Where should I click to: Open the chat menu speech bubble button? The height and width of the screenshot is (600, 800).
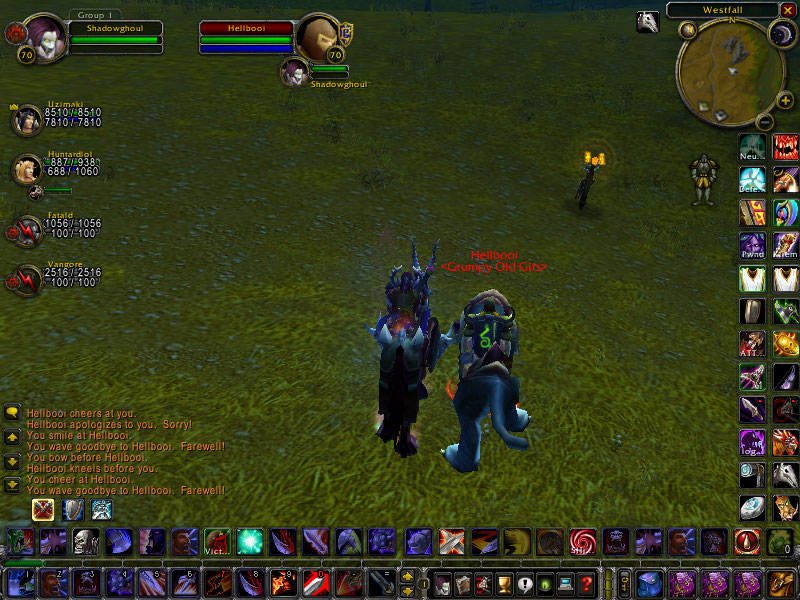[13, 411]
